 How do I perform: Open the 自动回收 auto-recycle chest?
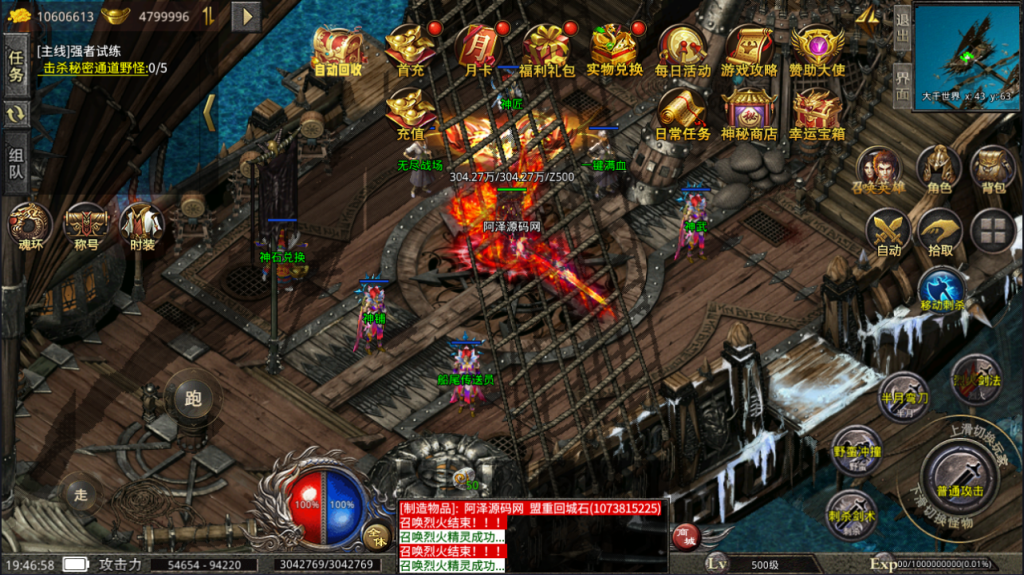(x=338, y=49)
